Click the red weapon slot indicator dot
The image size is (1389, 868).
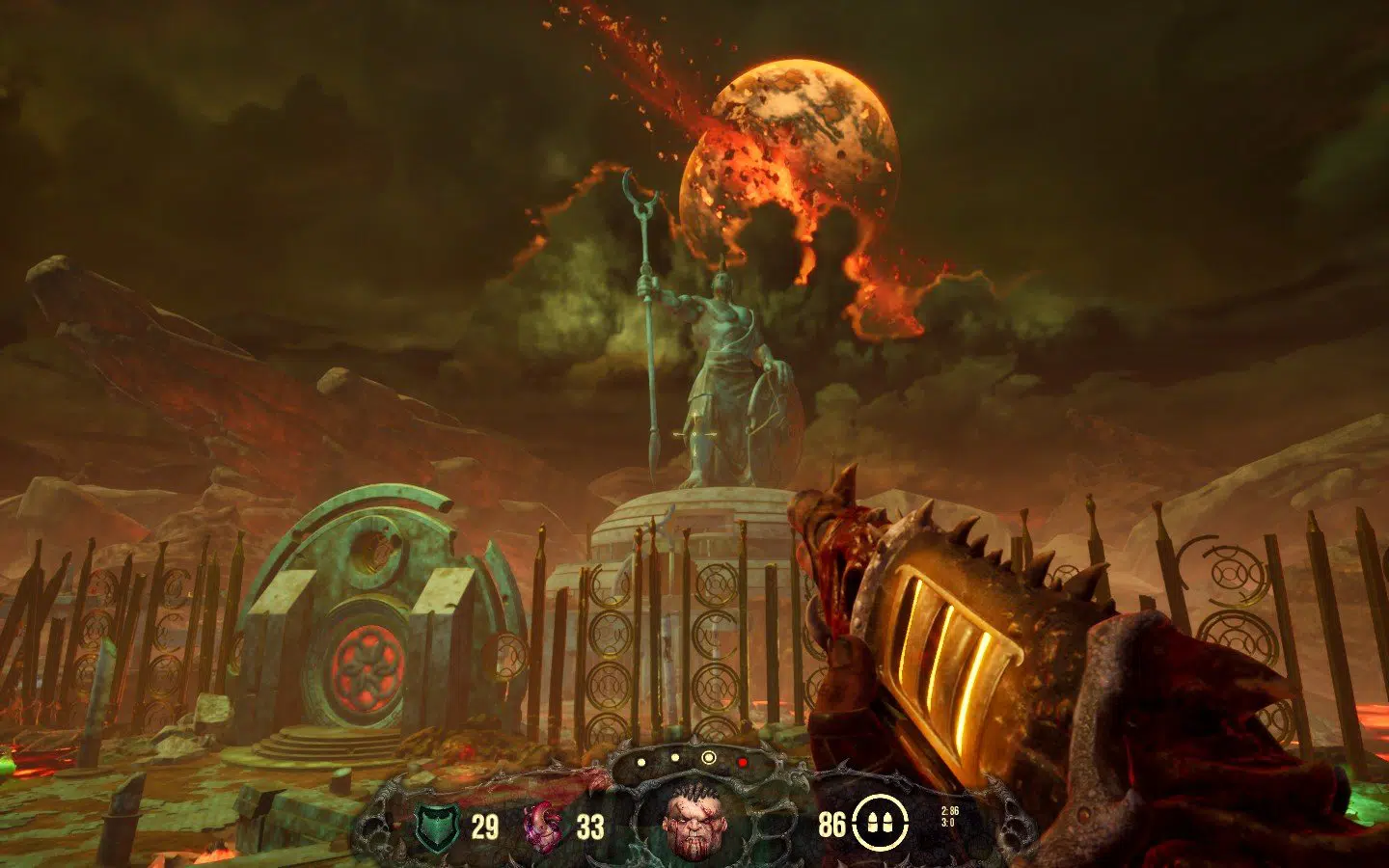[743, 761]
